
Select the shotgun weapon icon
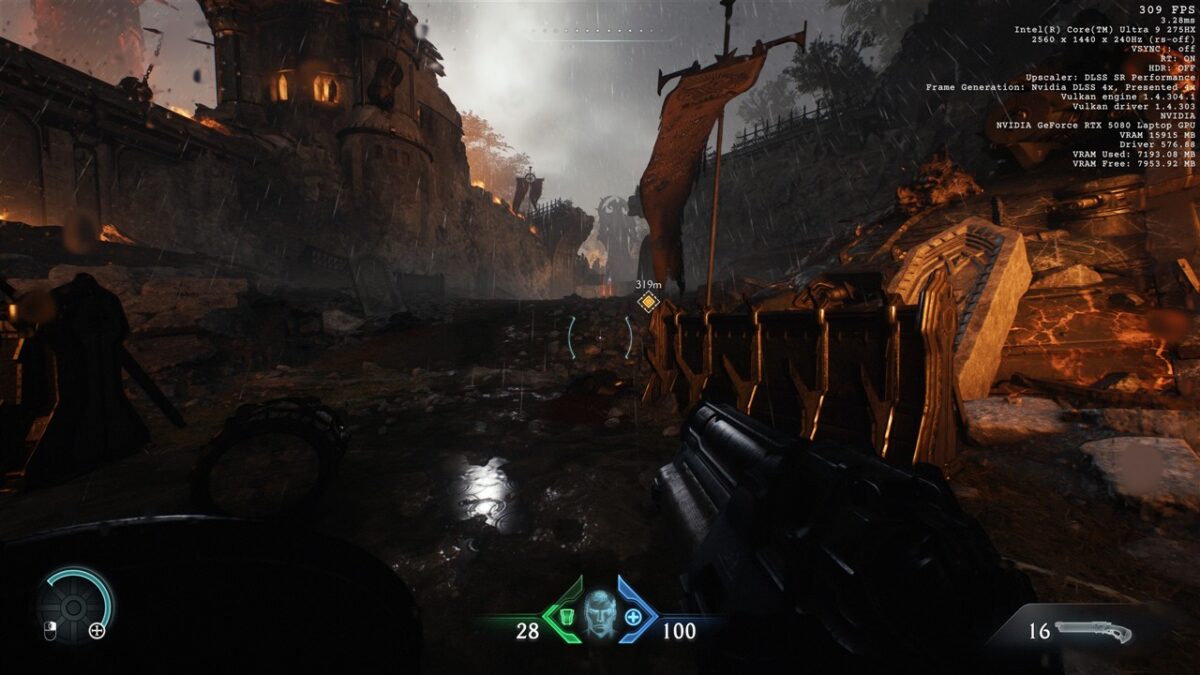click(1093, 631)
